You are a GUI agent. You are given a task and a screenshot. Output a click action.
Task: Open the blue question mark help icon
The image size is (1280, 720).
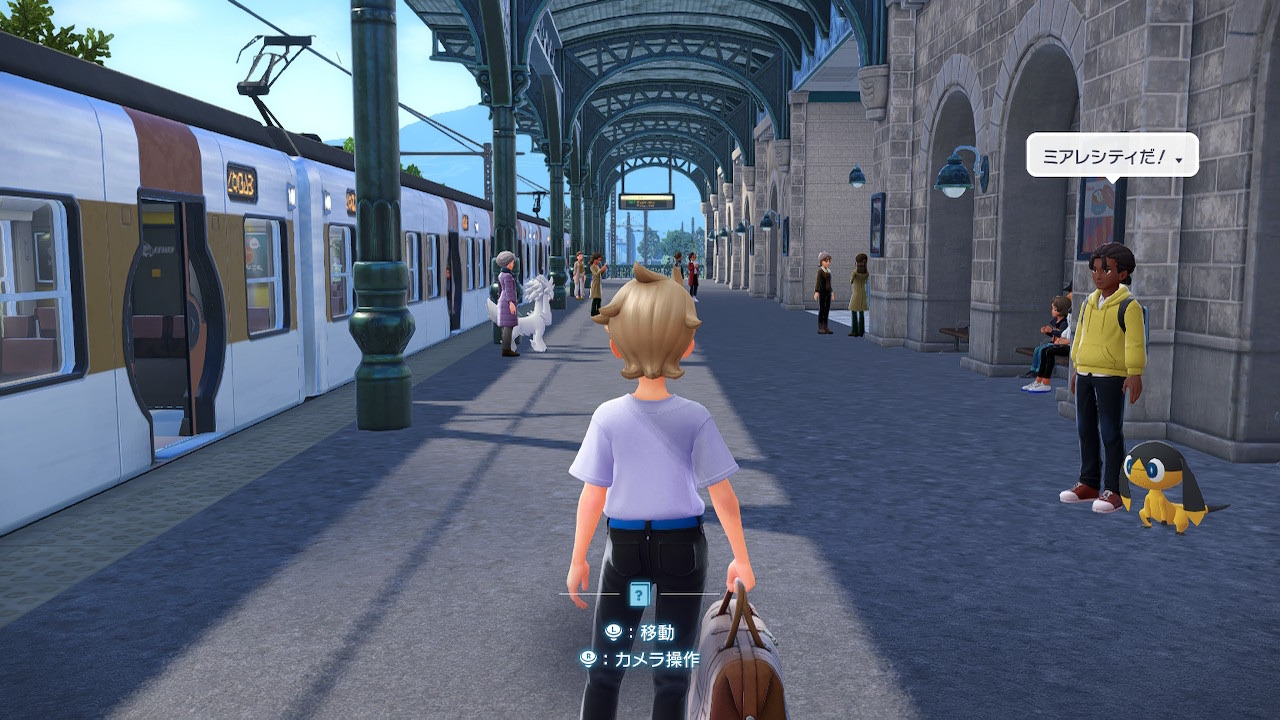click(x=639, y=594)
